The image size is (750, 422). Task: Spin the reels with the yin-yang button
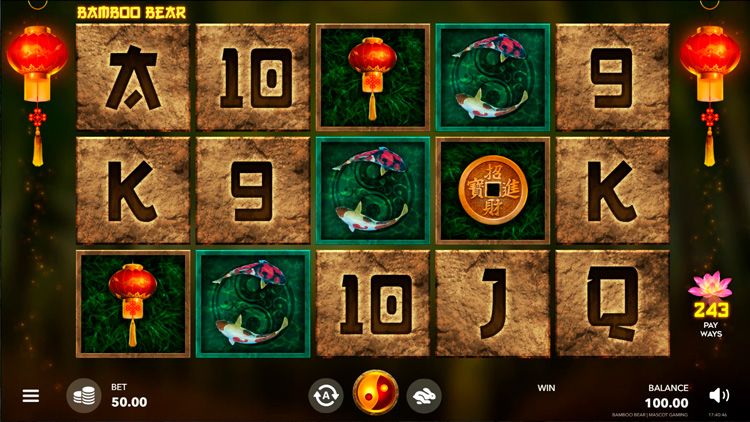click(x=375, y=393)
